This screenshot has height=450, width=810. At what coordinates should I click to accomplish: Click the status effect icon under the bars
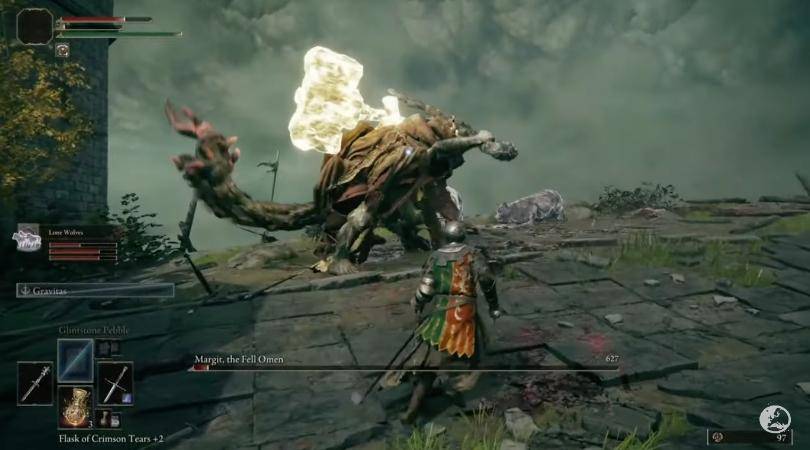tap(62, 50)
